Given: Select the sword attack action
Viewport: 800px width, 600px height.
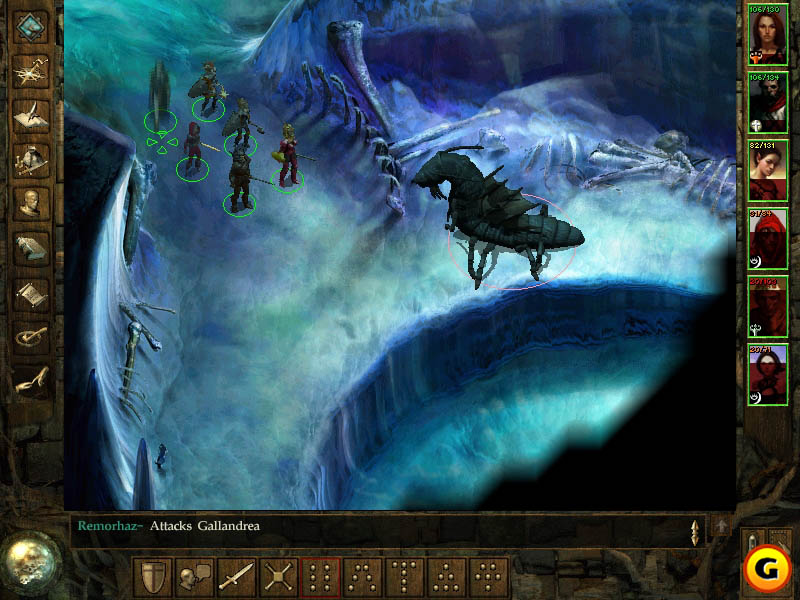Looking at the screenshot, I should [x=236, y=577].
